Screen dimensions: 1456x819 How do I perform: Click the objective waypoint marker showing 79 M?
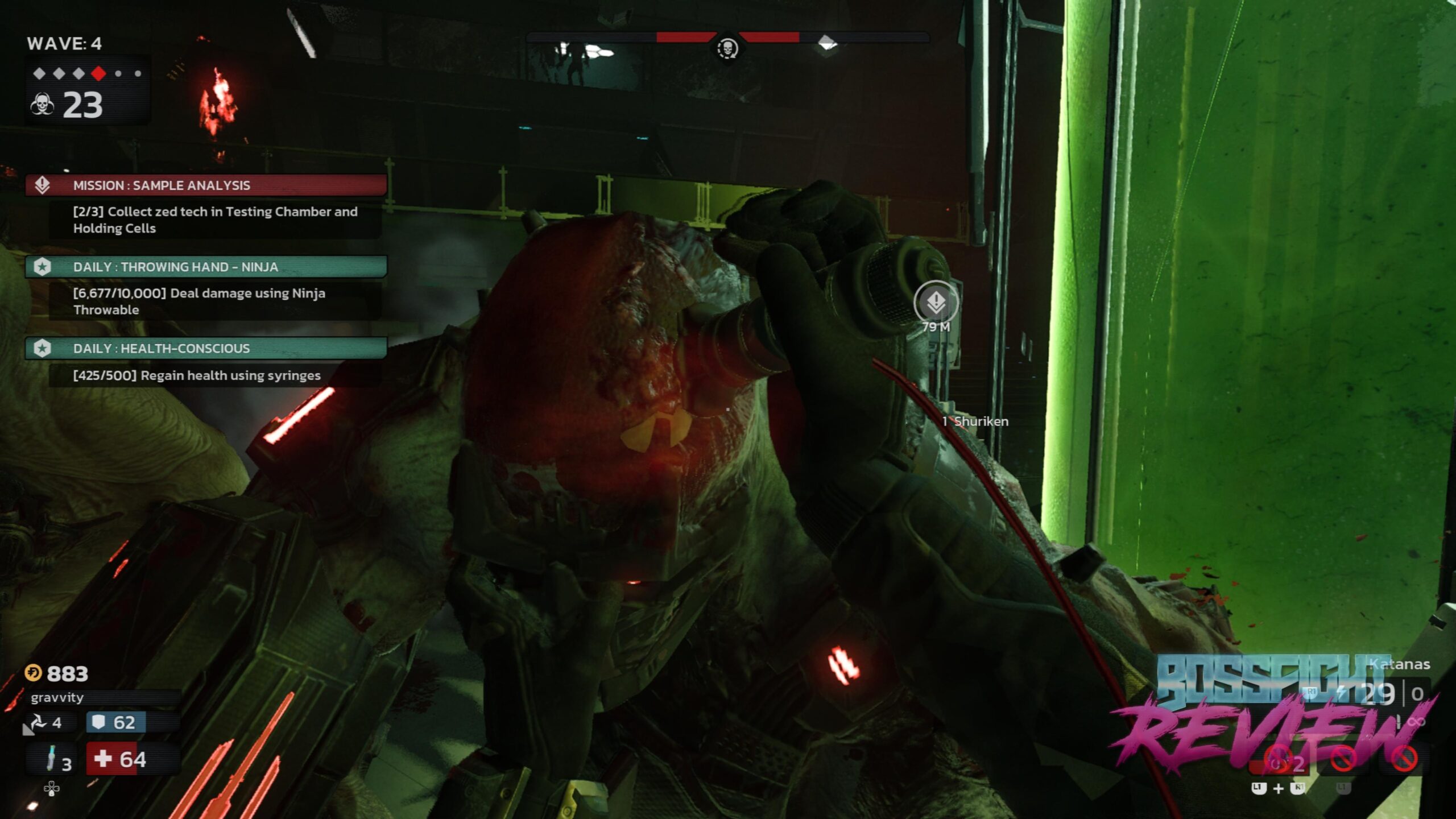tap(936, 303)
